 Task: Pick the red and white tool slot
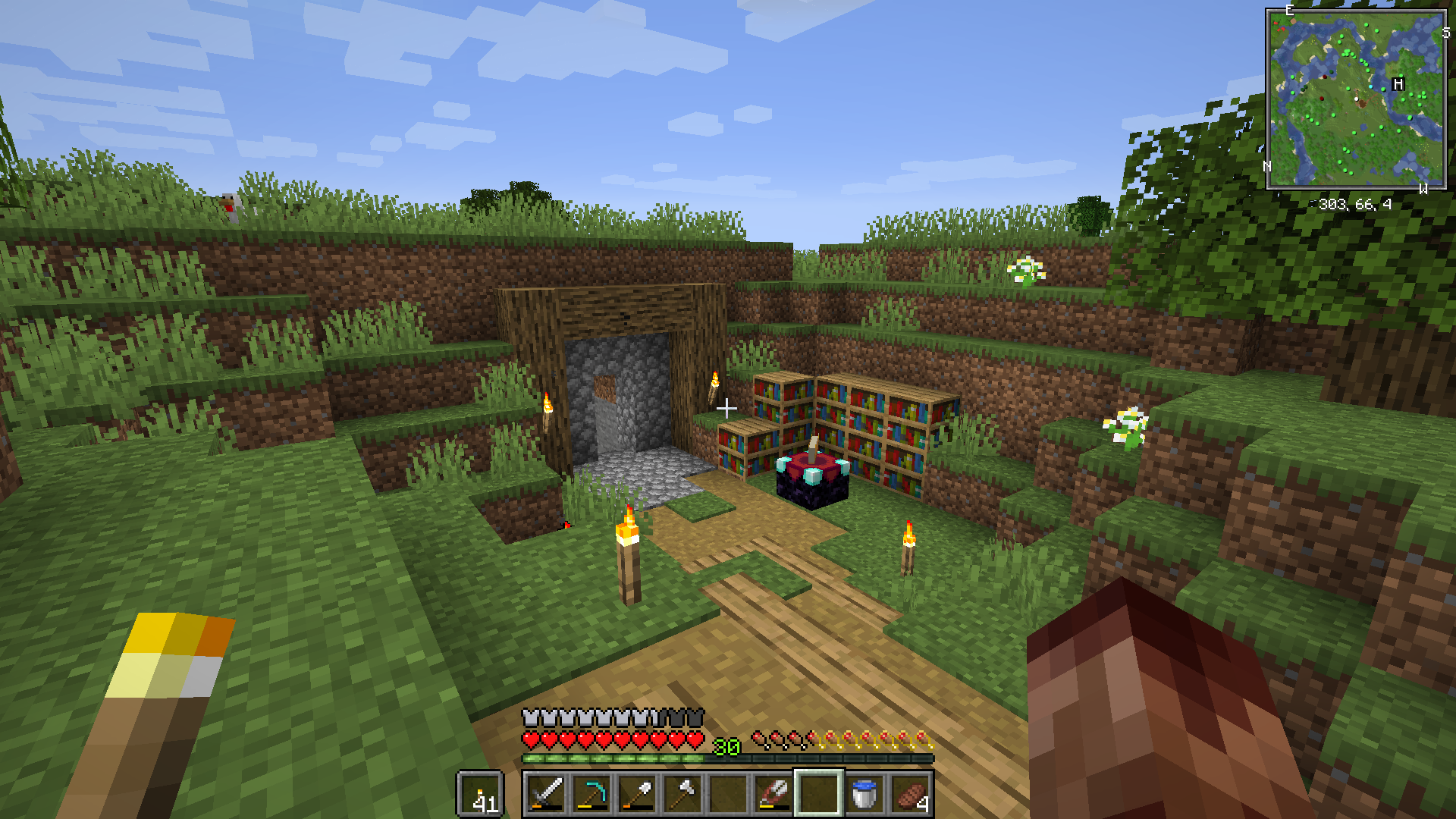pyautogui.click(x=773, y=794)
